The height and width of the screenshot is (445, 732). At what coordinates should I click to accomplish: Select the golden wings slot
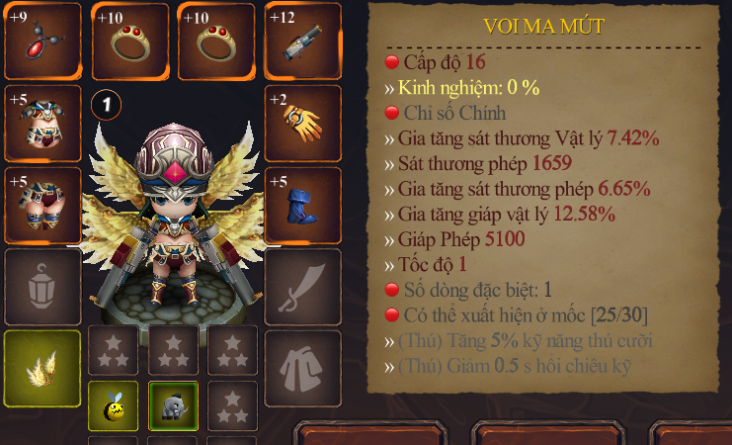tap(42, 368)
